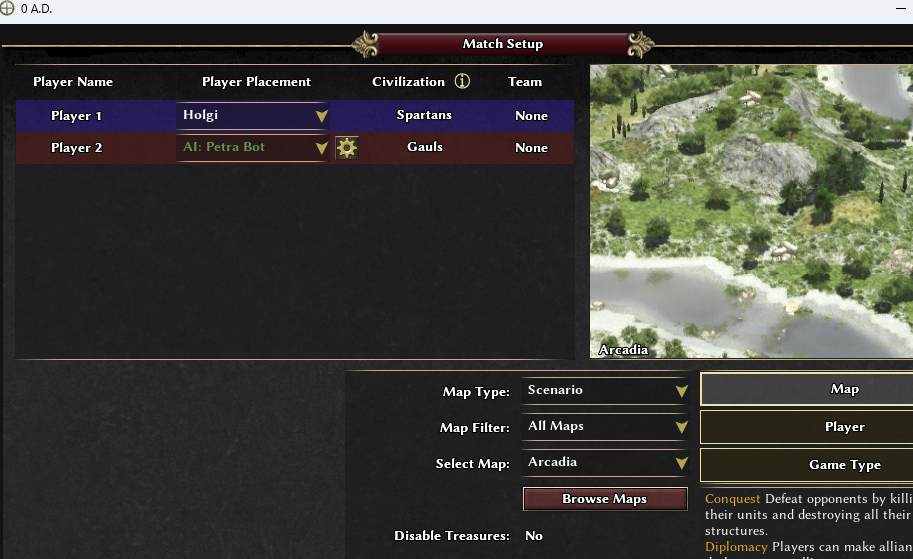Image resolution: width=913 pixels, height=559 pixels.
Task: Open the Map Type dropdown set to Scenario
Action: tap(606, 391)
